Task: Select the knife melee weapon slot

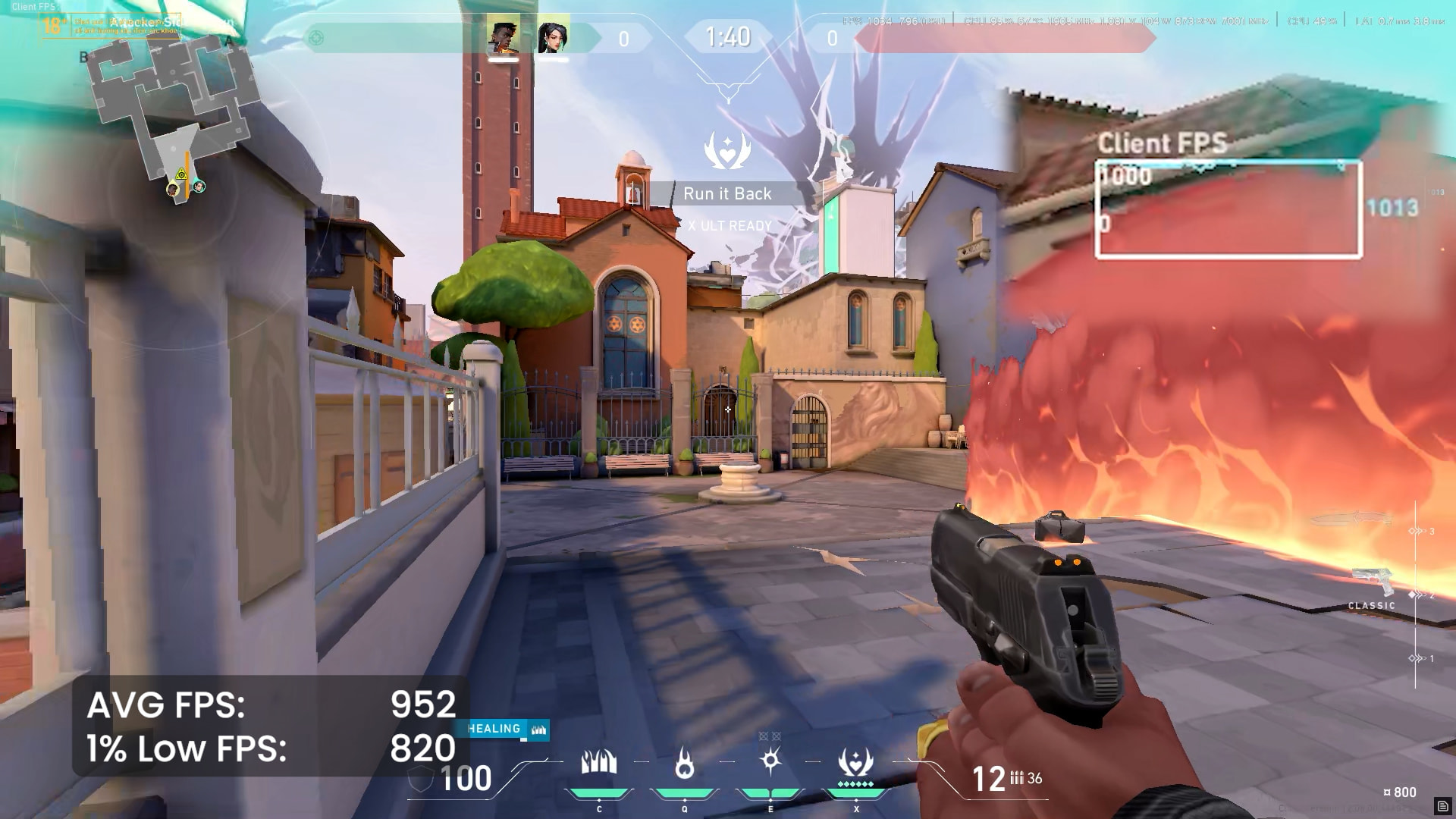Action: 1354,520
